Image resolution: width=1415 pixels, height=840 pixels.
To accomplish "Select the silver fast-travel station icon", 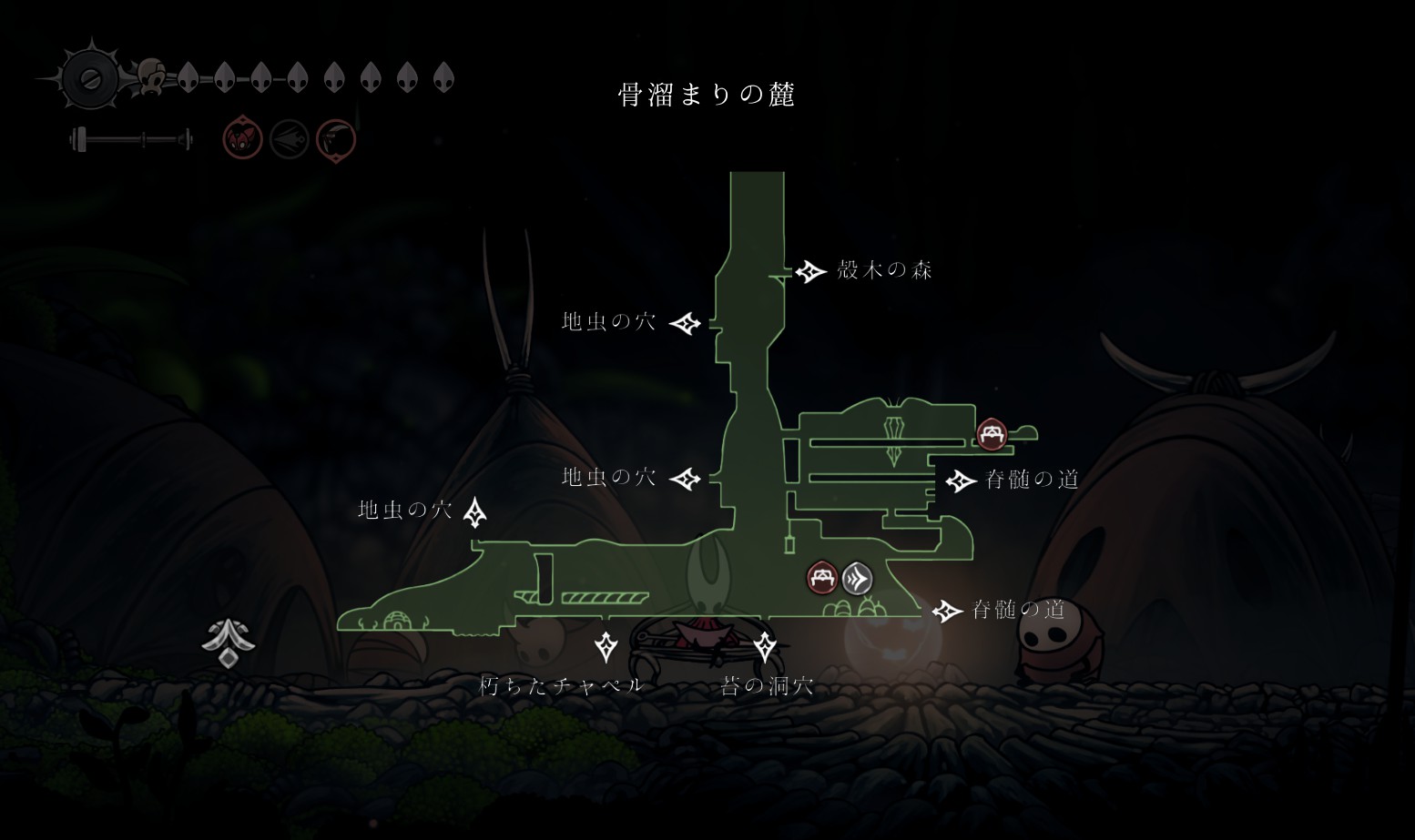I will 857,578.
